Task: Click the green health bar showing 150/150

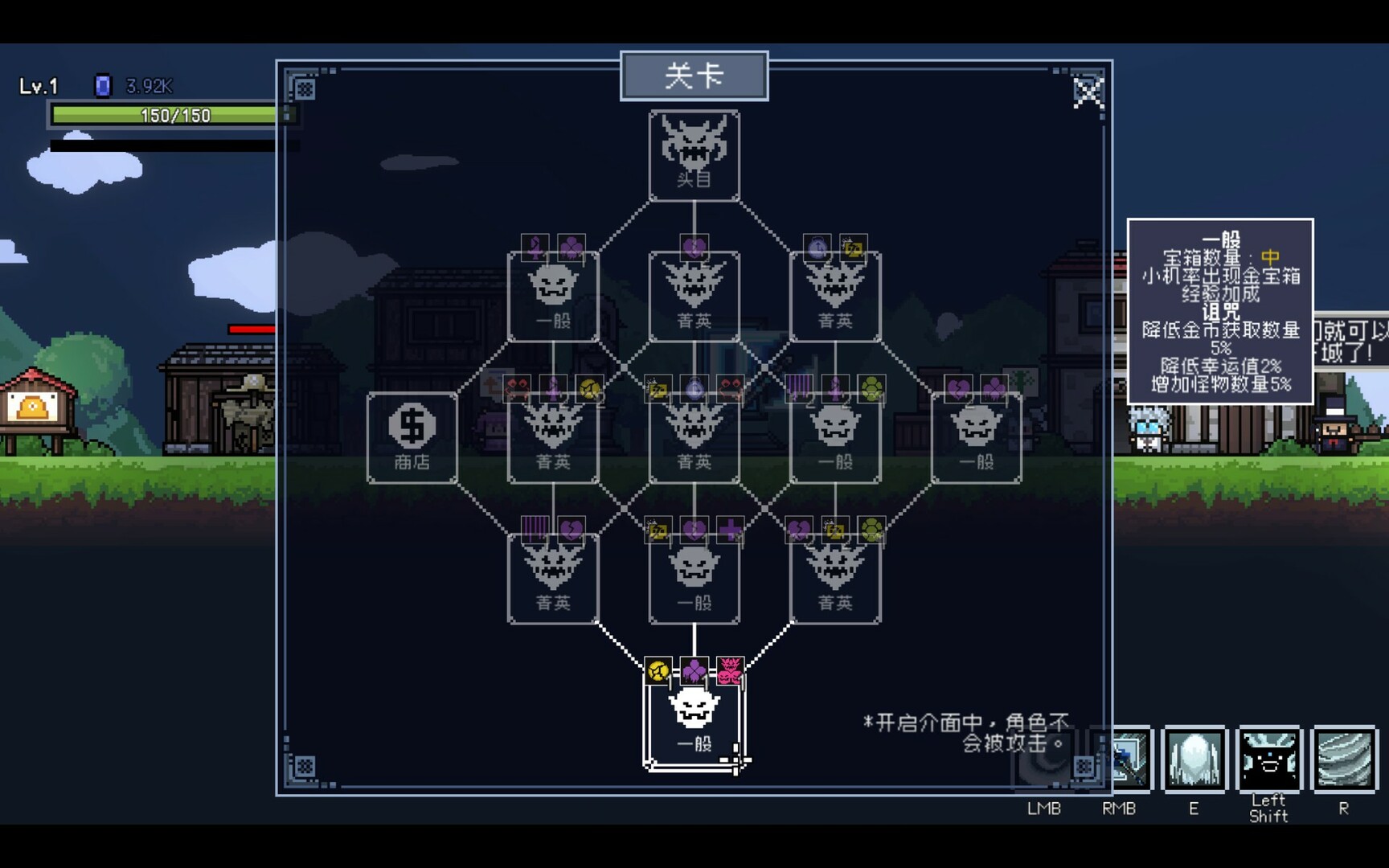Action: [x=163, y=115]
